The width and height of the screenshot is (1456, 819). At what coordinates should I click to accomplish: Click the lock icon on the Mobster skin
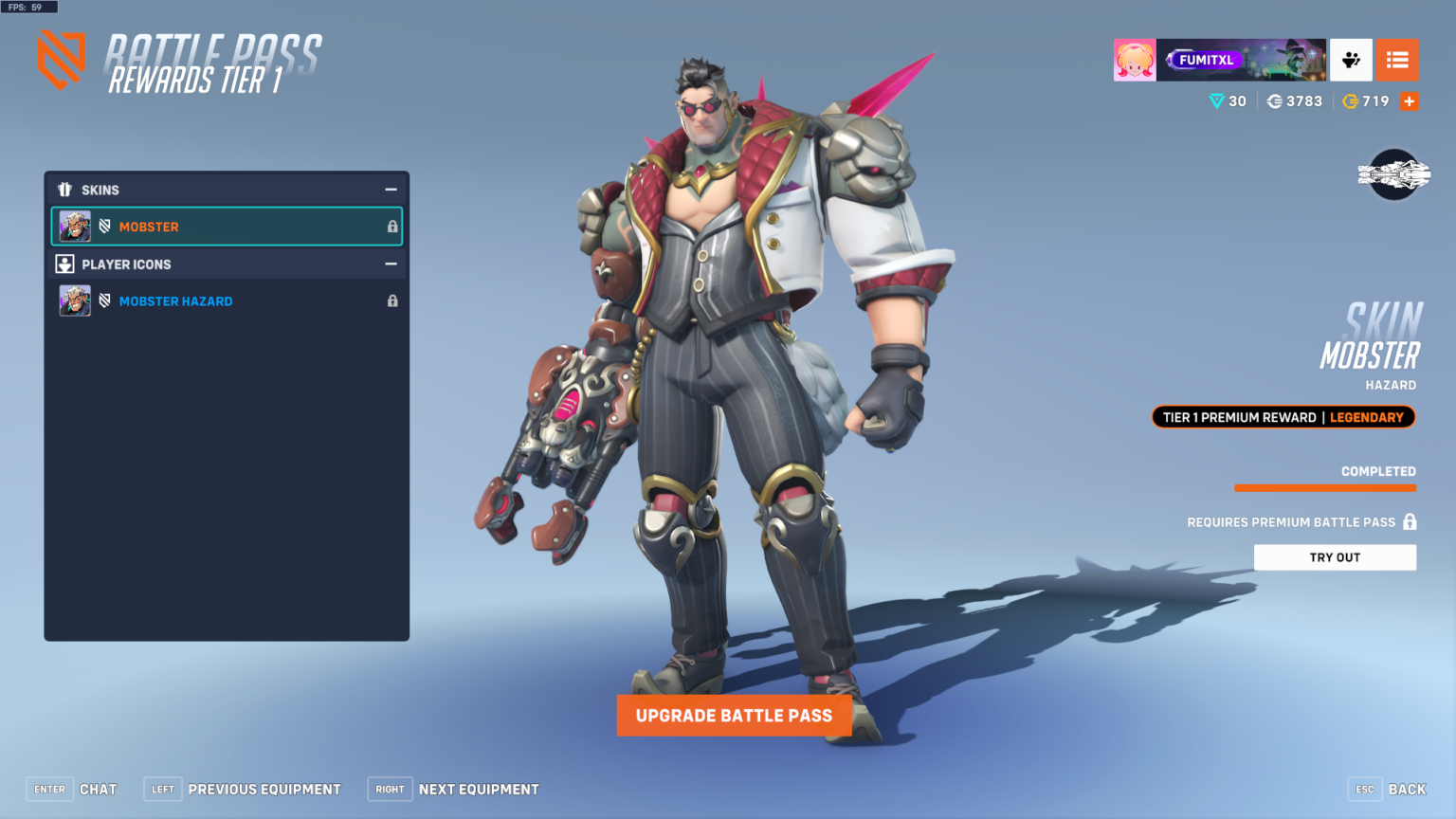point(391,226)
